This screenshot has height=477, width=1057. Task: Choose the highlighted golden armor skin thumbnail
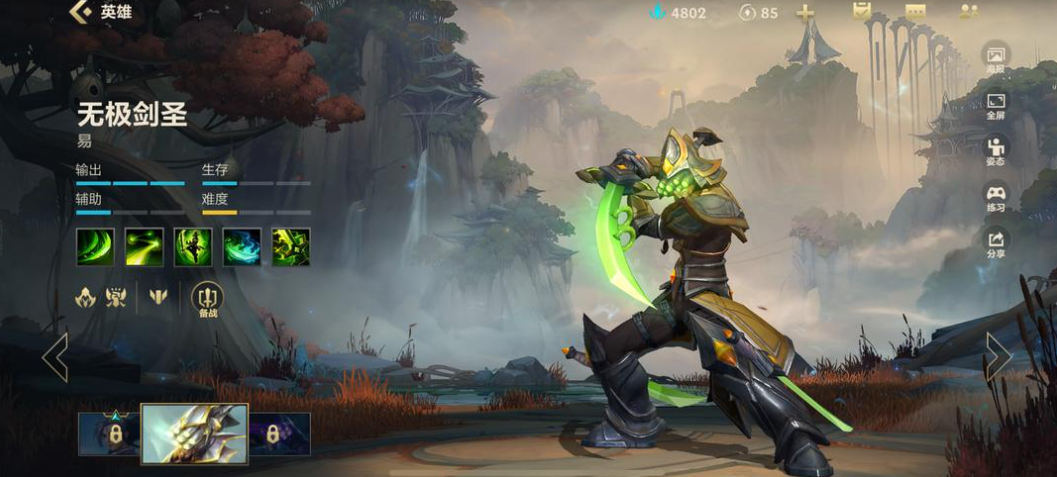[194, 433]
